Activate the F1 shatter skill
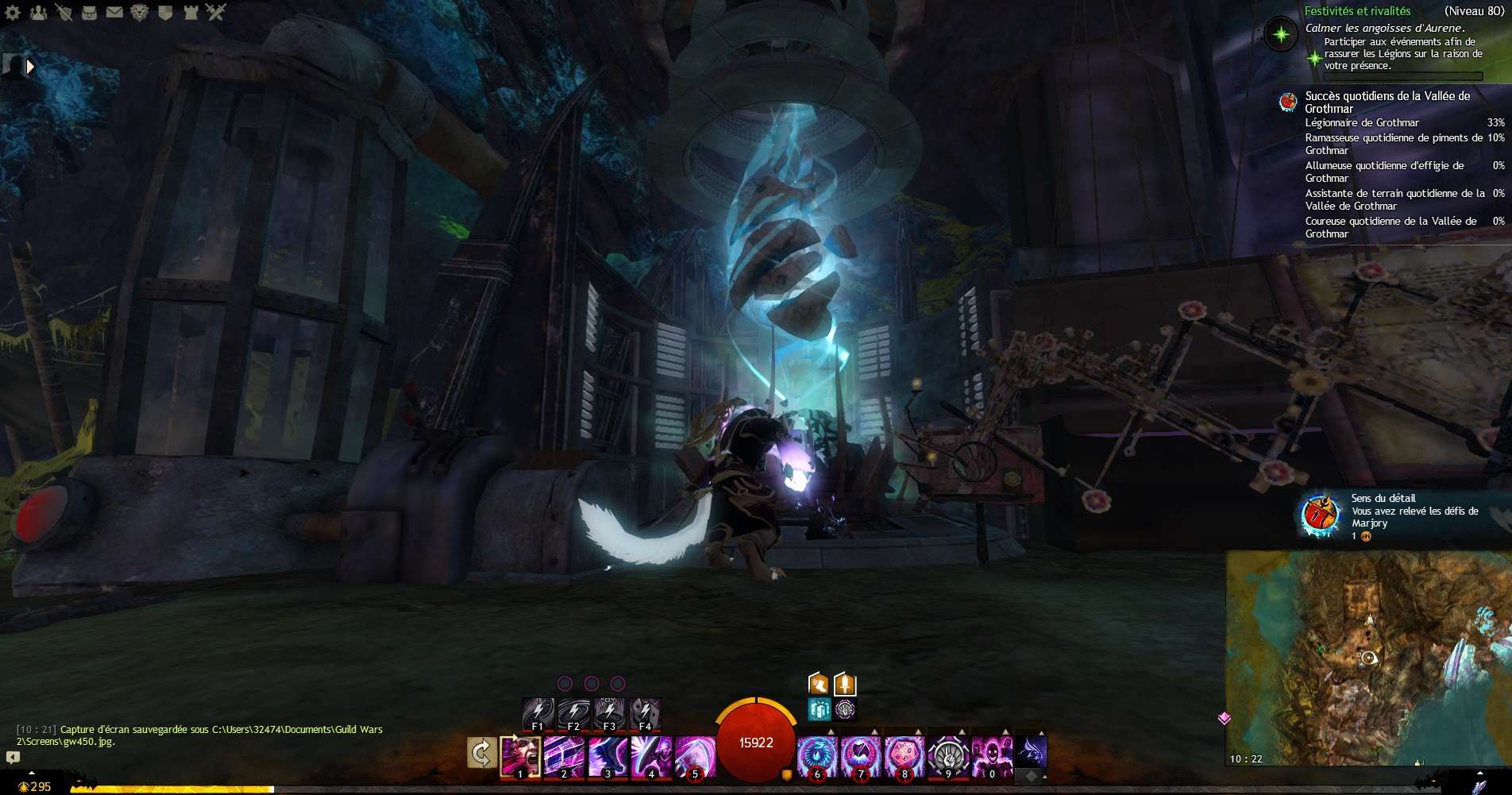 [x=538, y=713]
